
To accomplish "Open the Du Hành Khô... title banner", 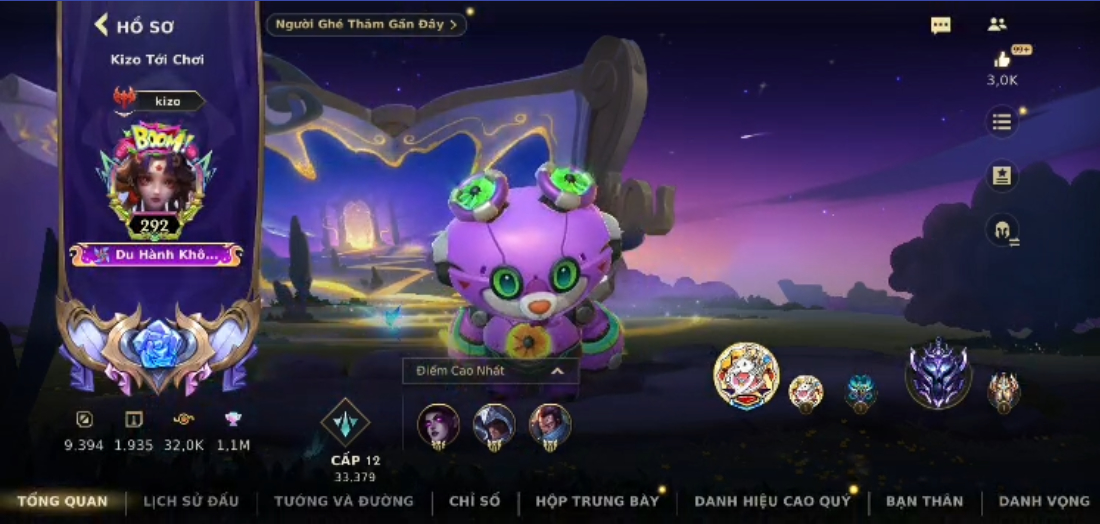I will (156, 255).
